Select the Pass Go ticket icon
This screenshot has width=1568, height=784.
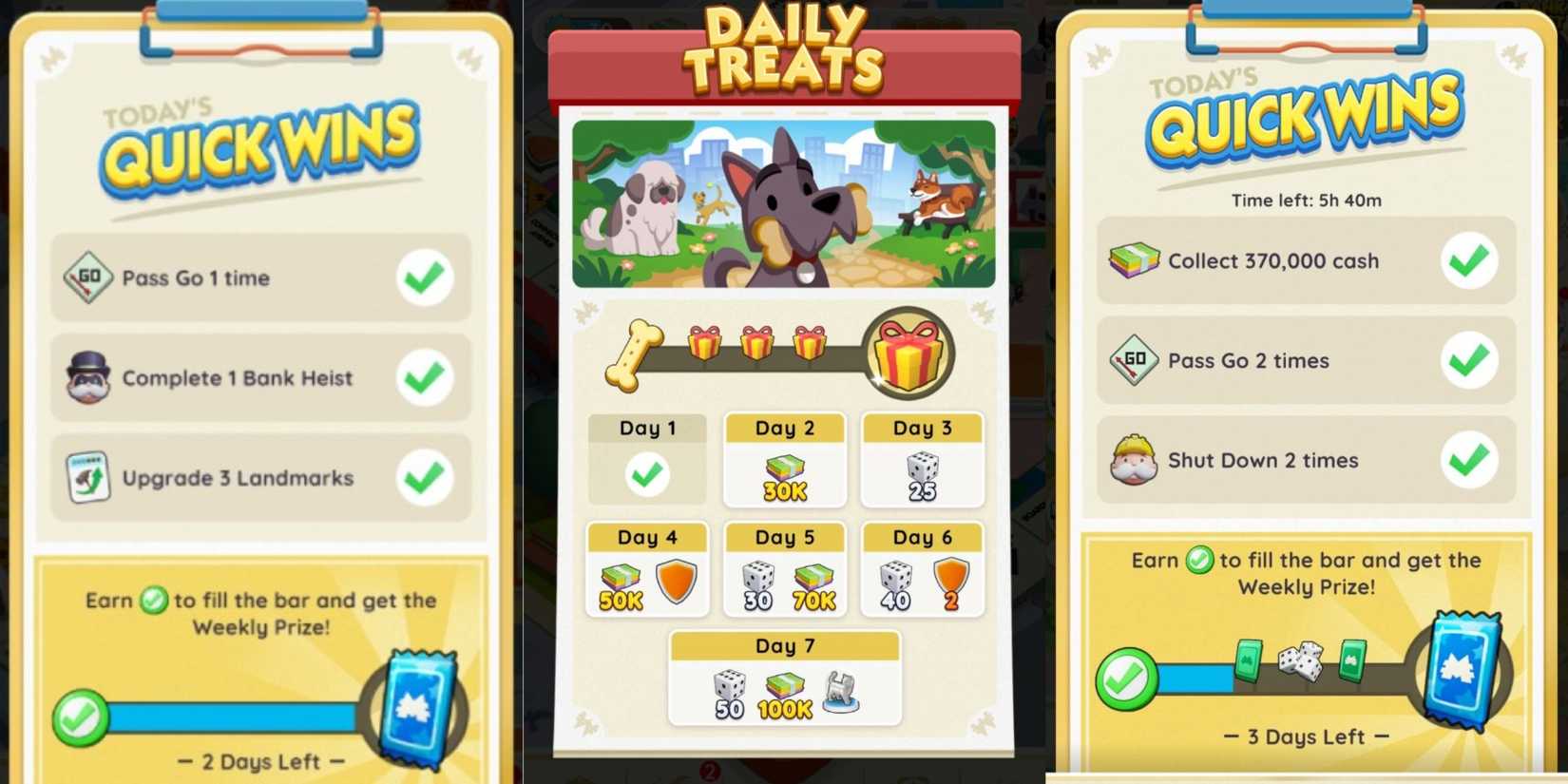coord(90,278)
